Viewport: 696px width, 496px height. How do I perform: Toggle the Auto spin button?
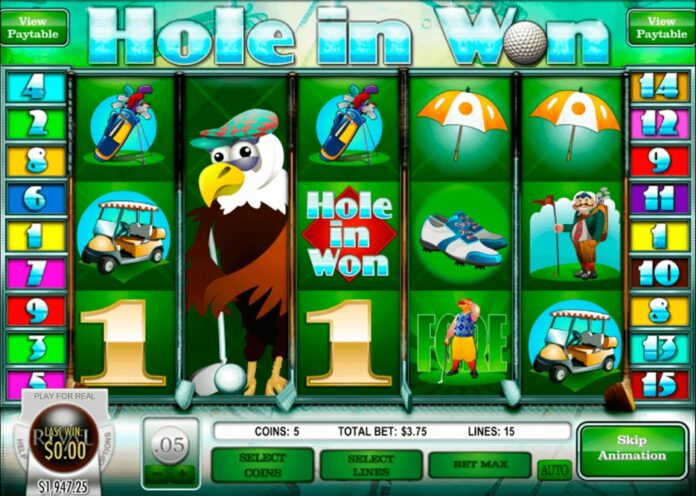point(552,468)
